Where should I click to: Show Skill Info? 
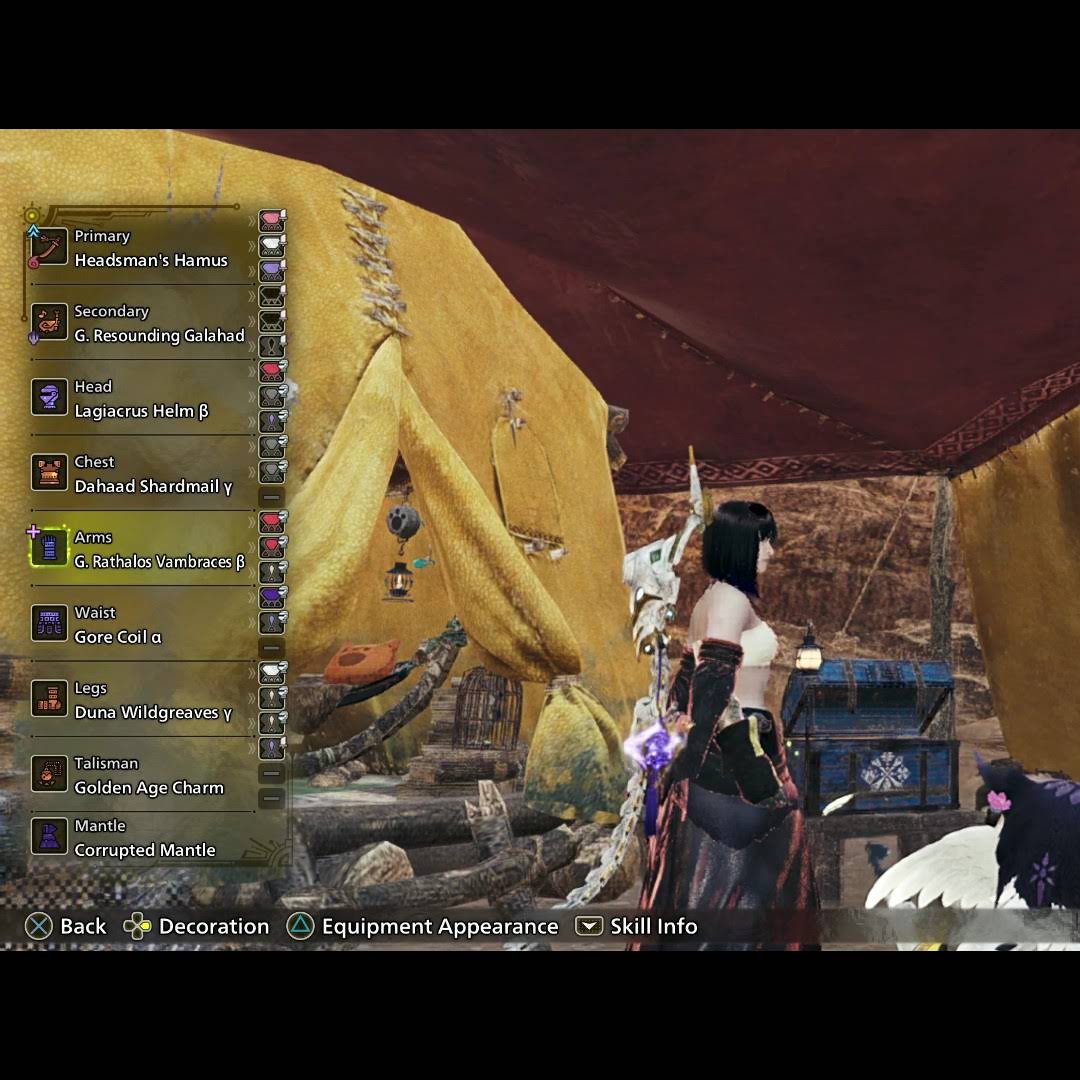pyautogui.click(x=637, y=926)
